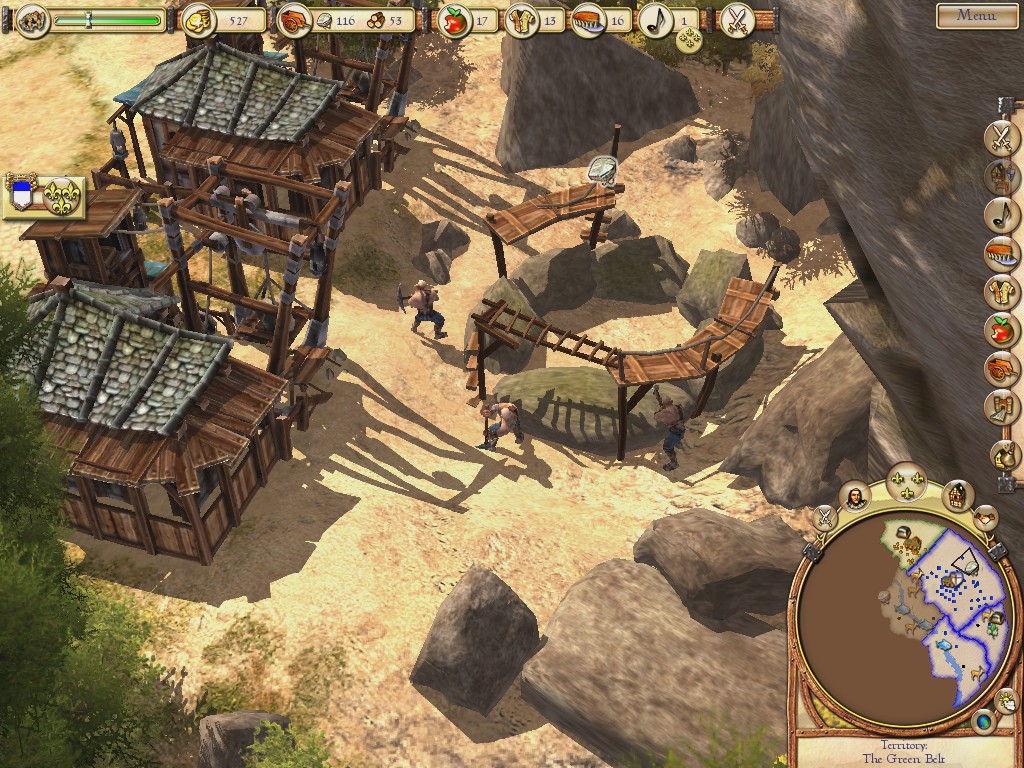
Task: Open the music note entertainment build category
Action: pos(1001,212)
